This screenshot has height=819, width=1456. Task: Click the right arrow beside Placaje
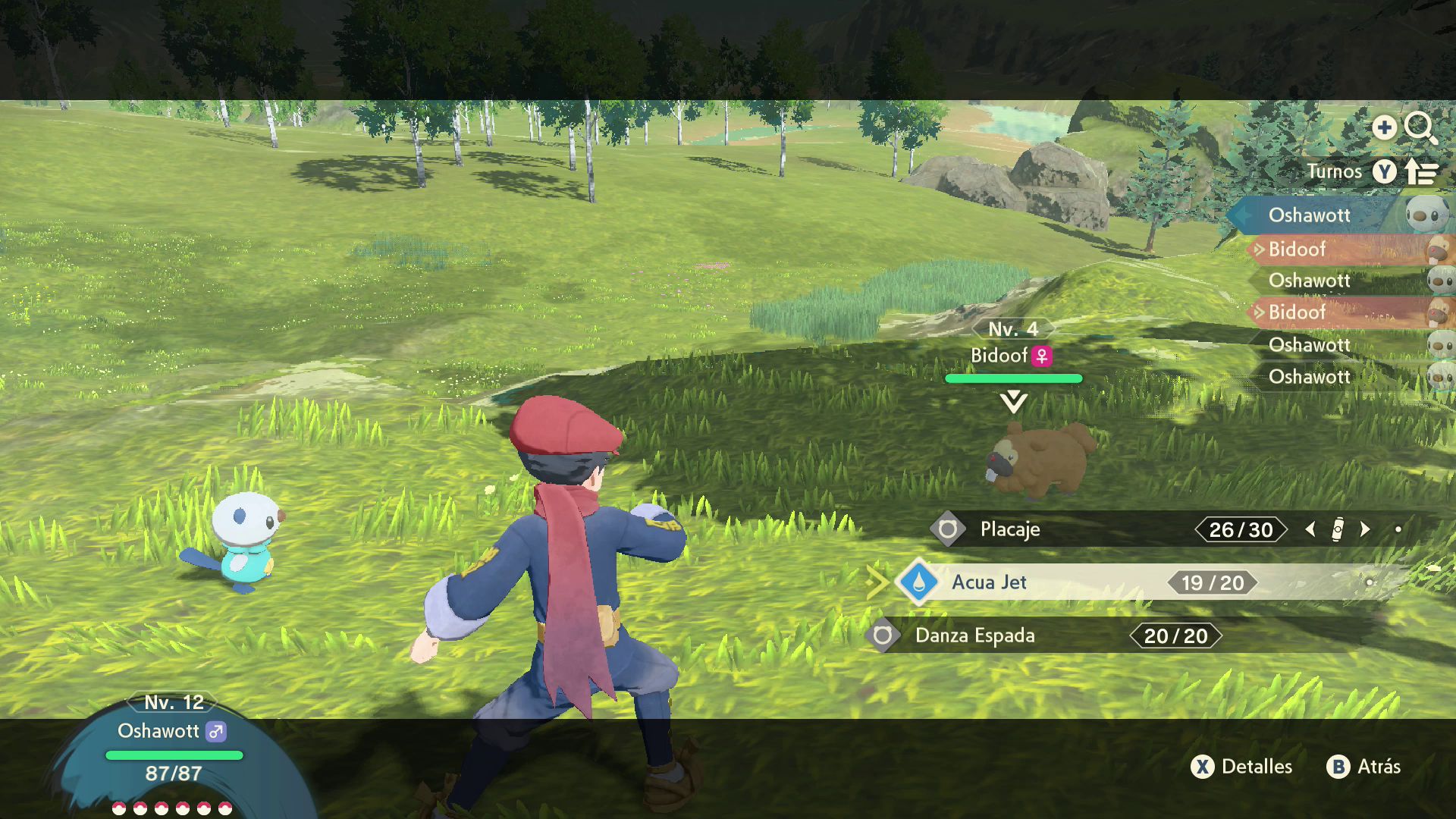point(1366,529)
